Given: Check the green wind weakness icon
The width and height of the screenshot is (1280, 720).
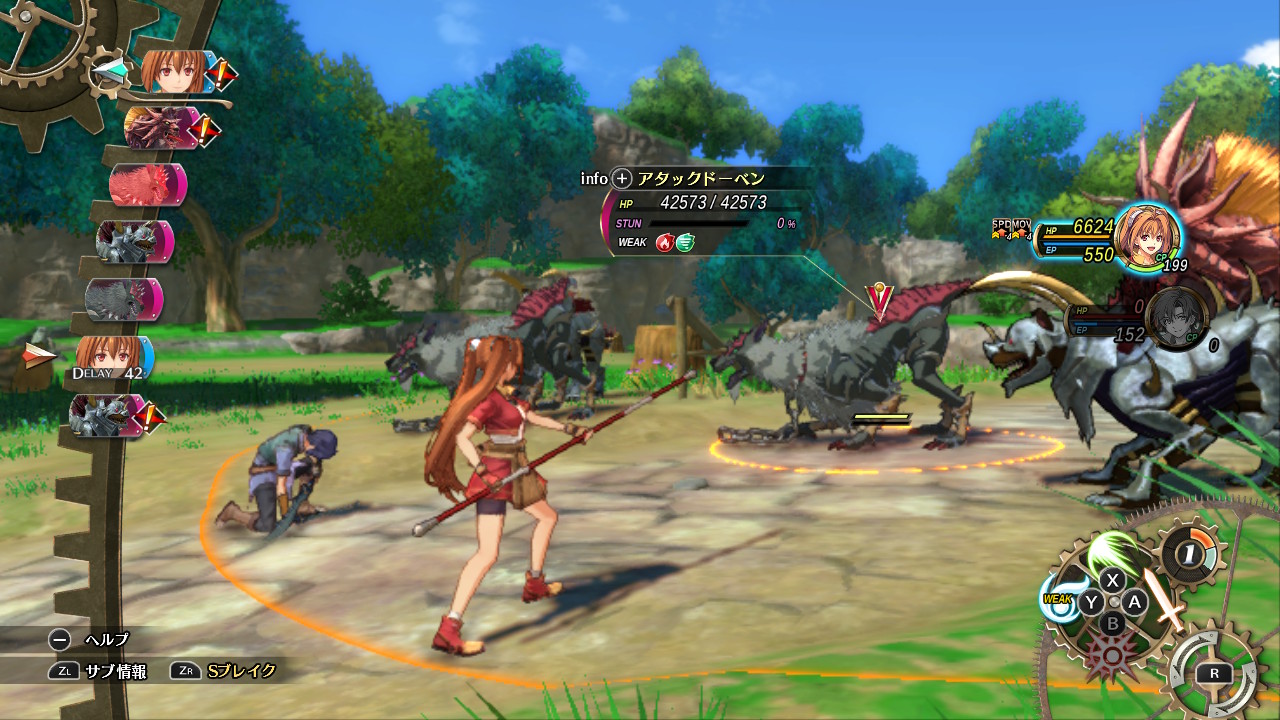Looking at the screenshot, I should click(x=685, y=242).
